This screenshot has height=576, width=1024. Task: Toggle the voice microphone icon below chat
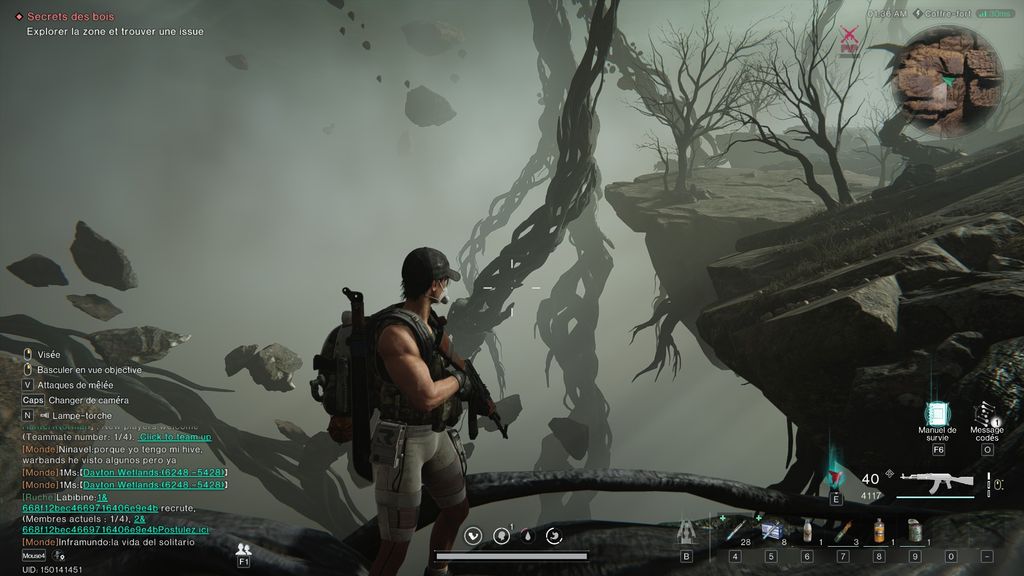tap(59, 555)
